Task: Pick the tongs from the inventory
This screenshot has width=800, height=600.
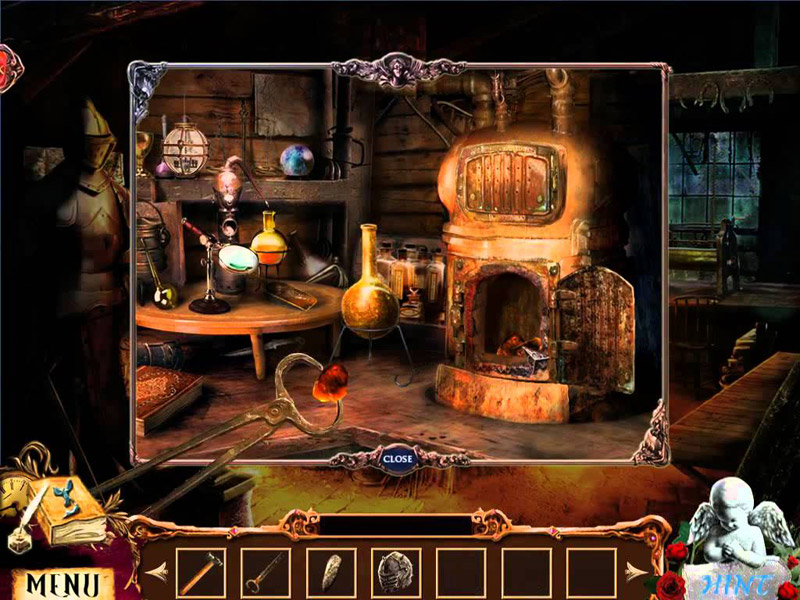Action: coord(265,573)
